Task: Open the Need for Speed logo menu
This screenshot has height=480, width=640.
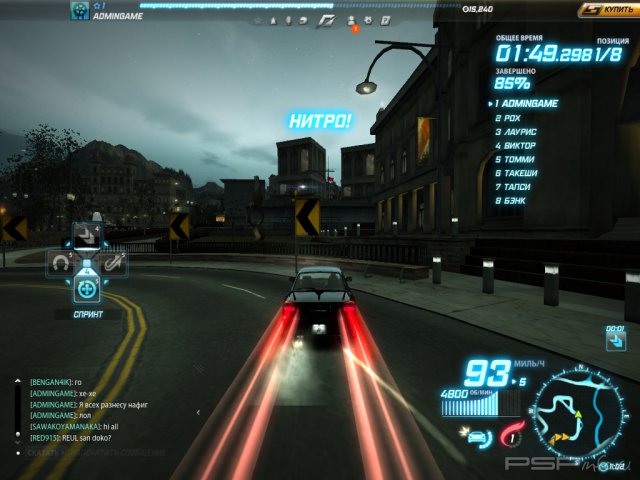Action: click(x=327, y=20)
